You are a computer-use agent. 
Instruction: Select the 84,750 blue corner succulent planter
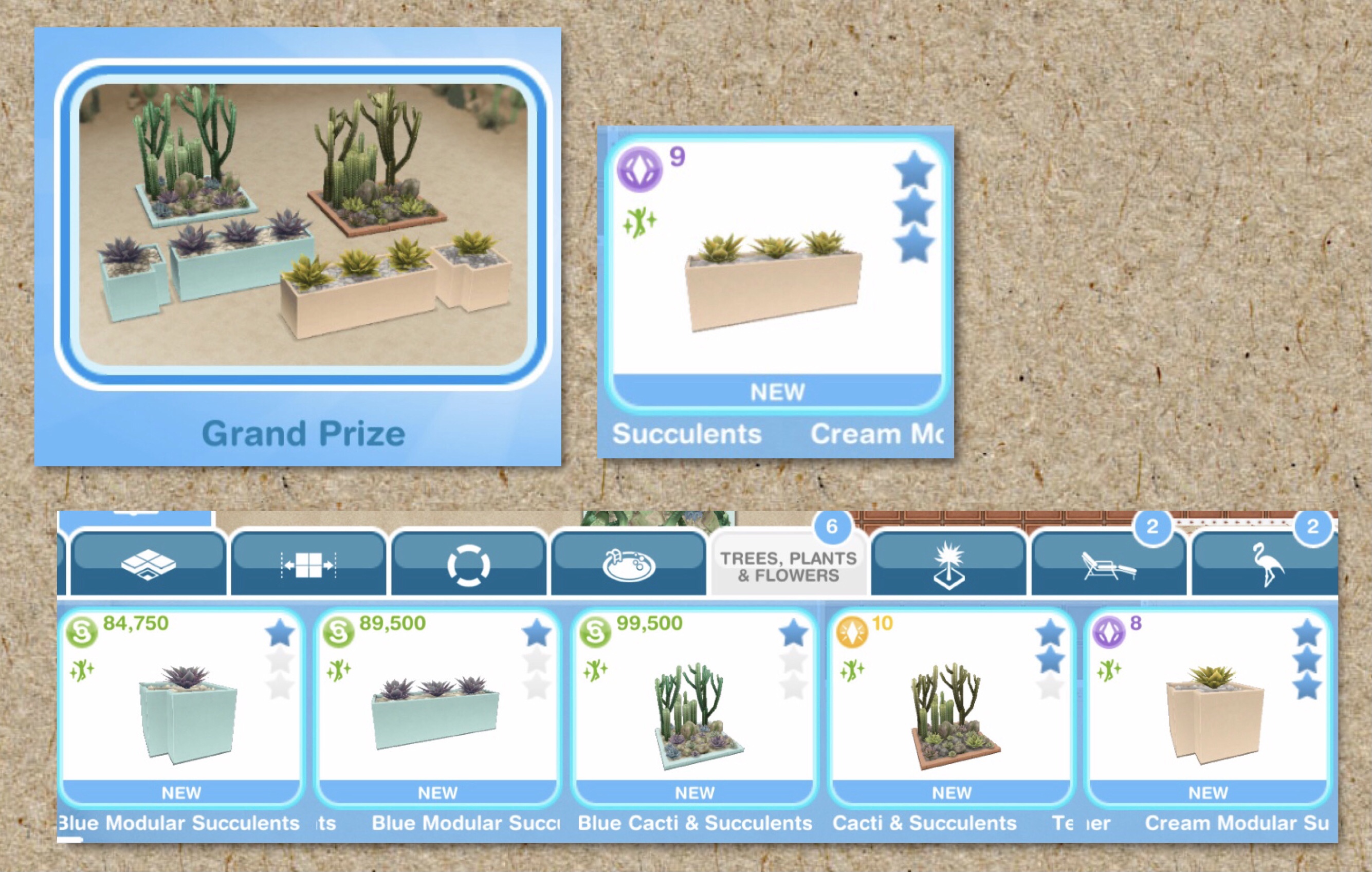[181, 706]
